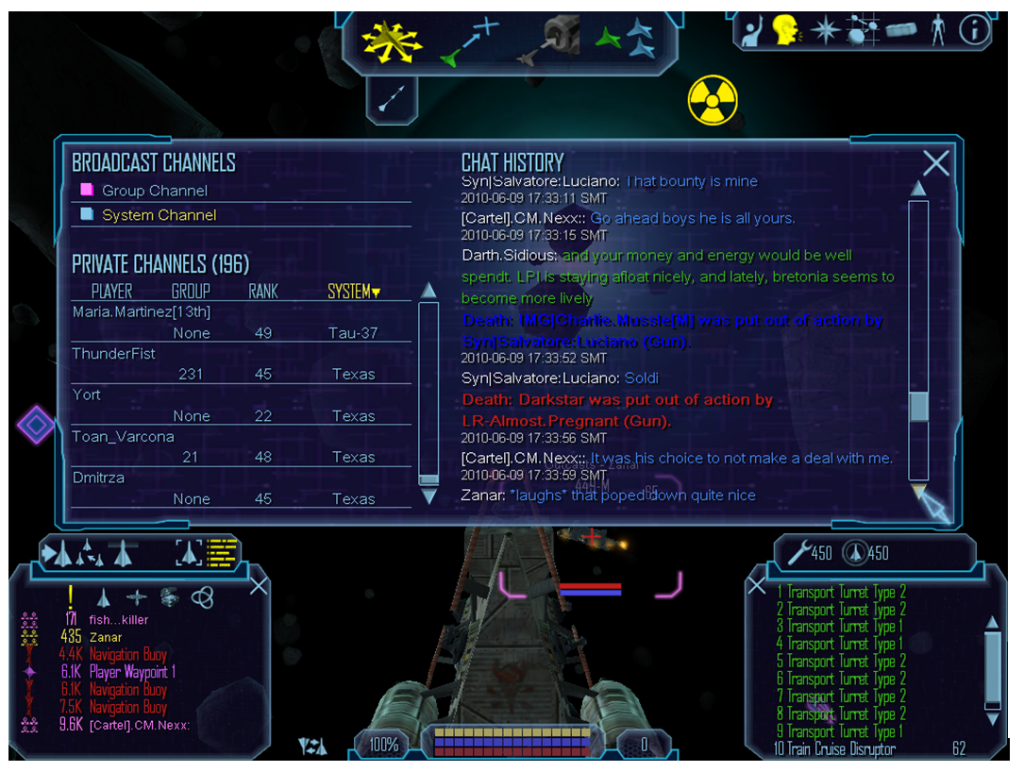Close the chat history window
Viewport: 1024px width, 772px height.
pyautogui.click(x=936, y=163)
